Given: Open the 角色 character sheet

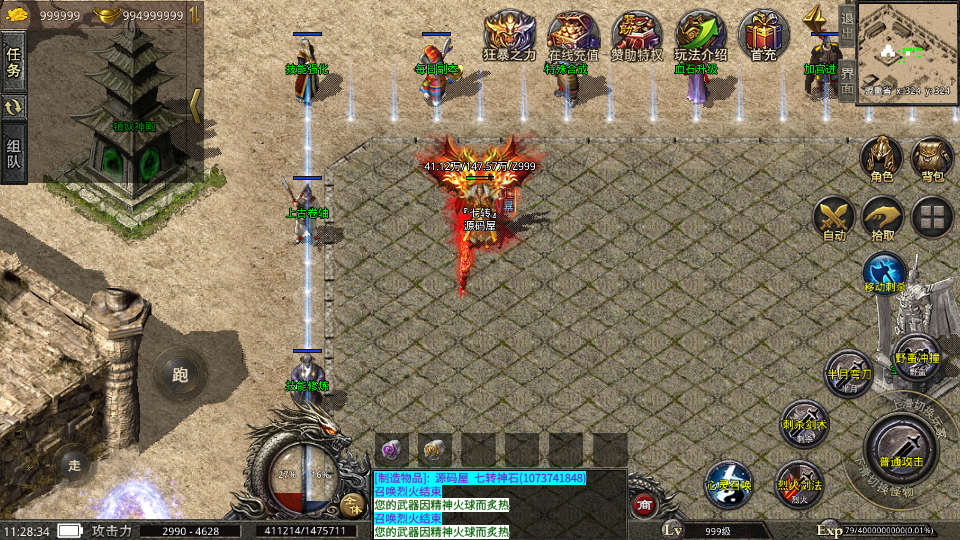Looking at the screenshot, I should pyautogui.click(x=881, y=159).
